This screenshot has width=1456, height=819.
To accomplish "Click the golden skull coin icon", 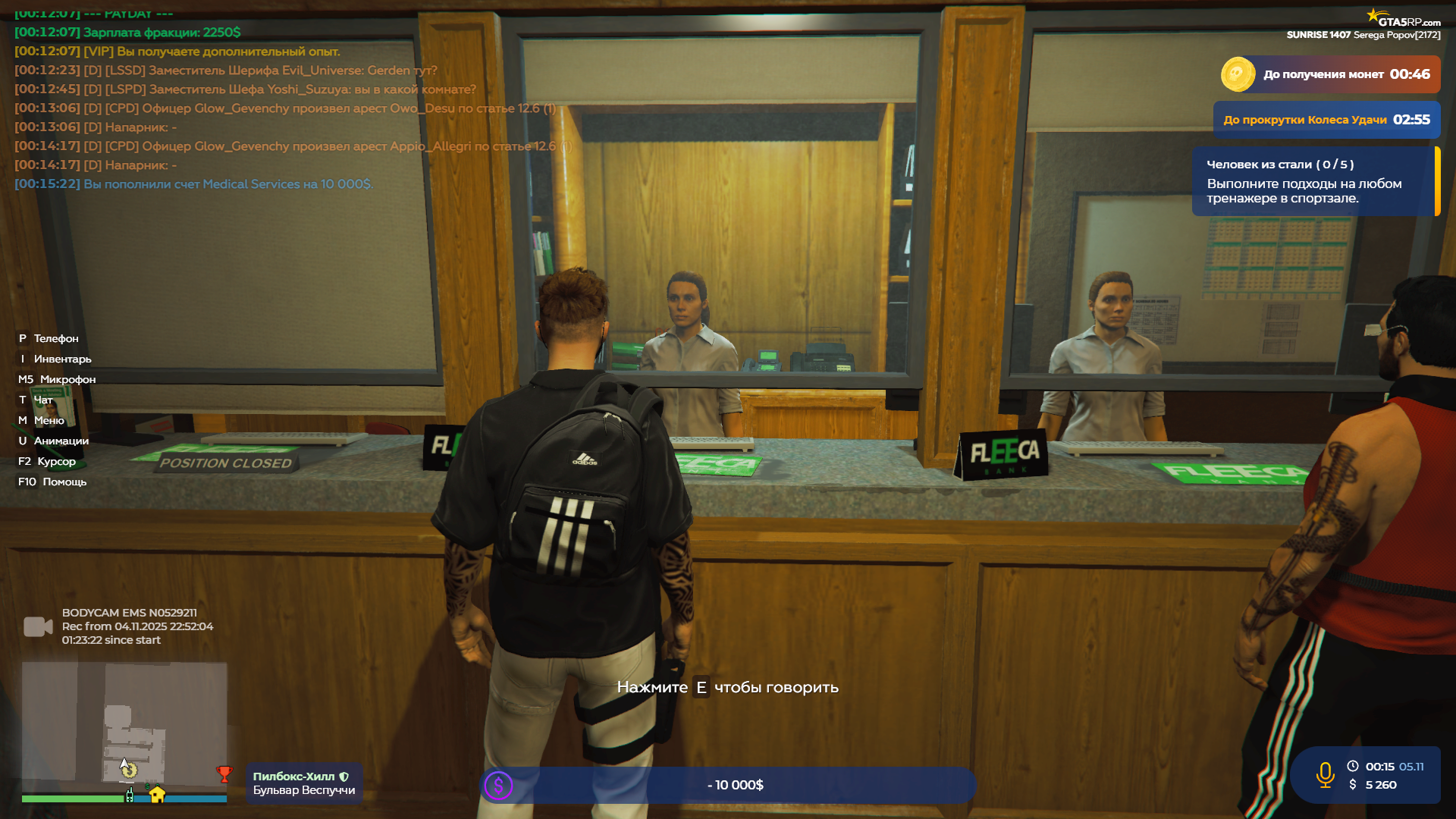I will click(x=1239, y=74).
